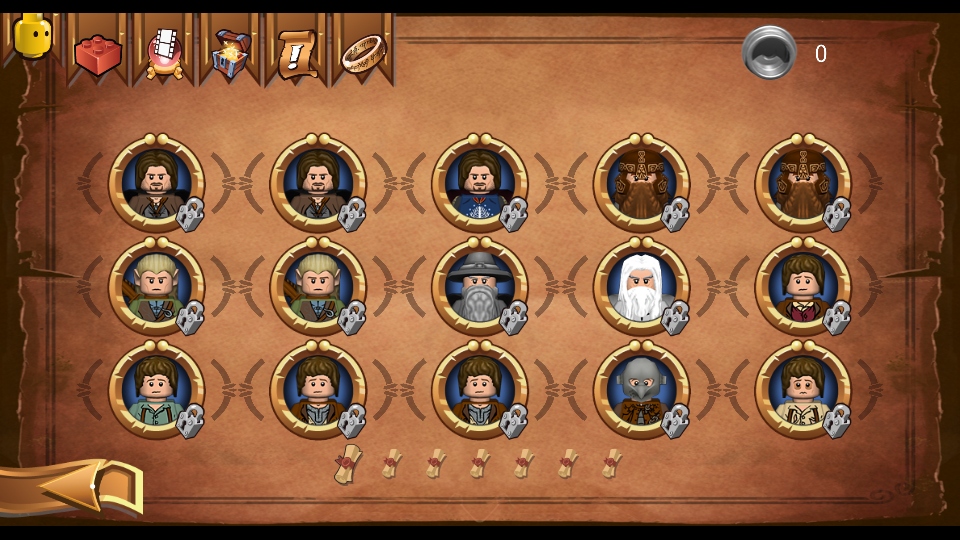Select the bearded man in blue tunic

pyautogui.click(x=479, y=183)
